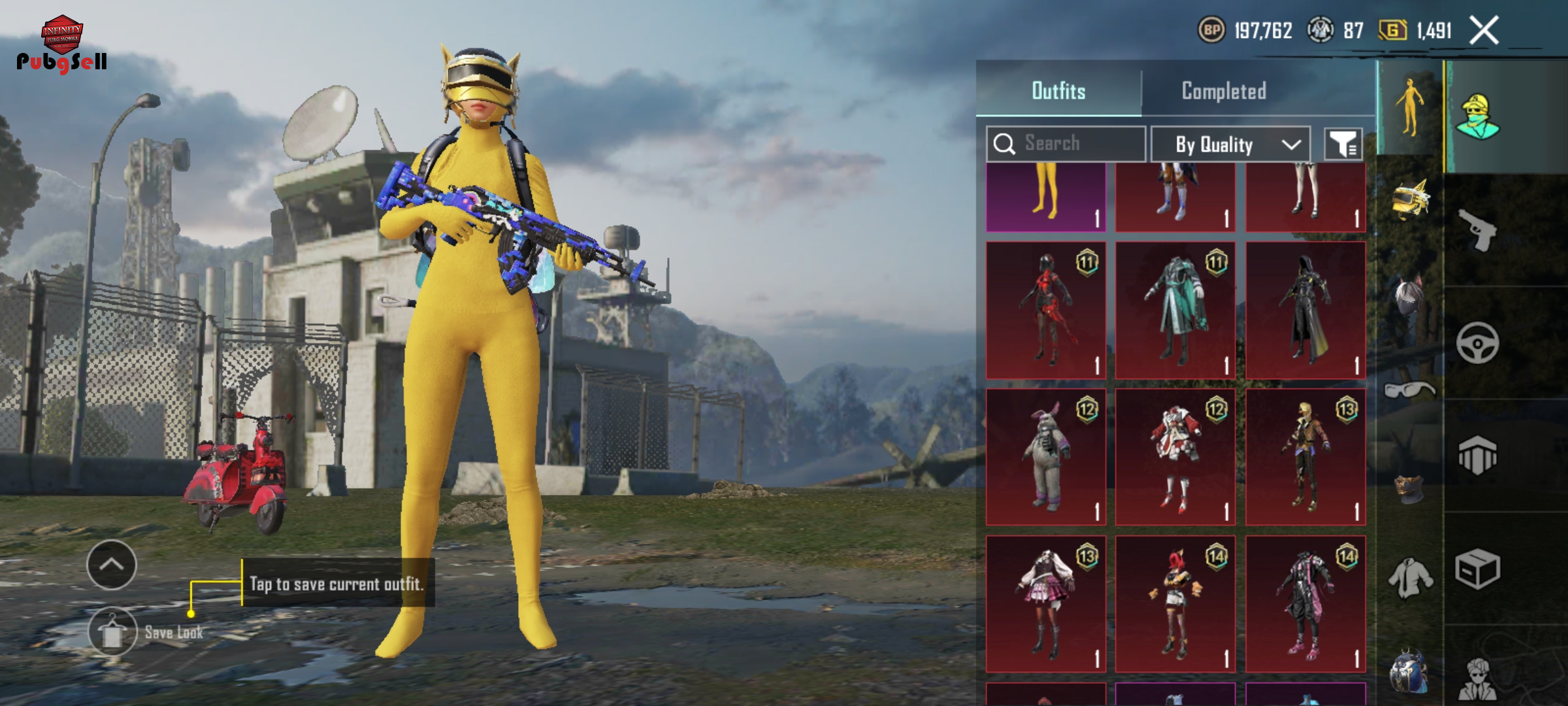Viewport: 1568px width, 706px height.
Task: Select the red and white dress outfit
Action: (x=1175, y=457)
